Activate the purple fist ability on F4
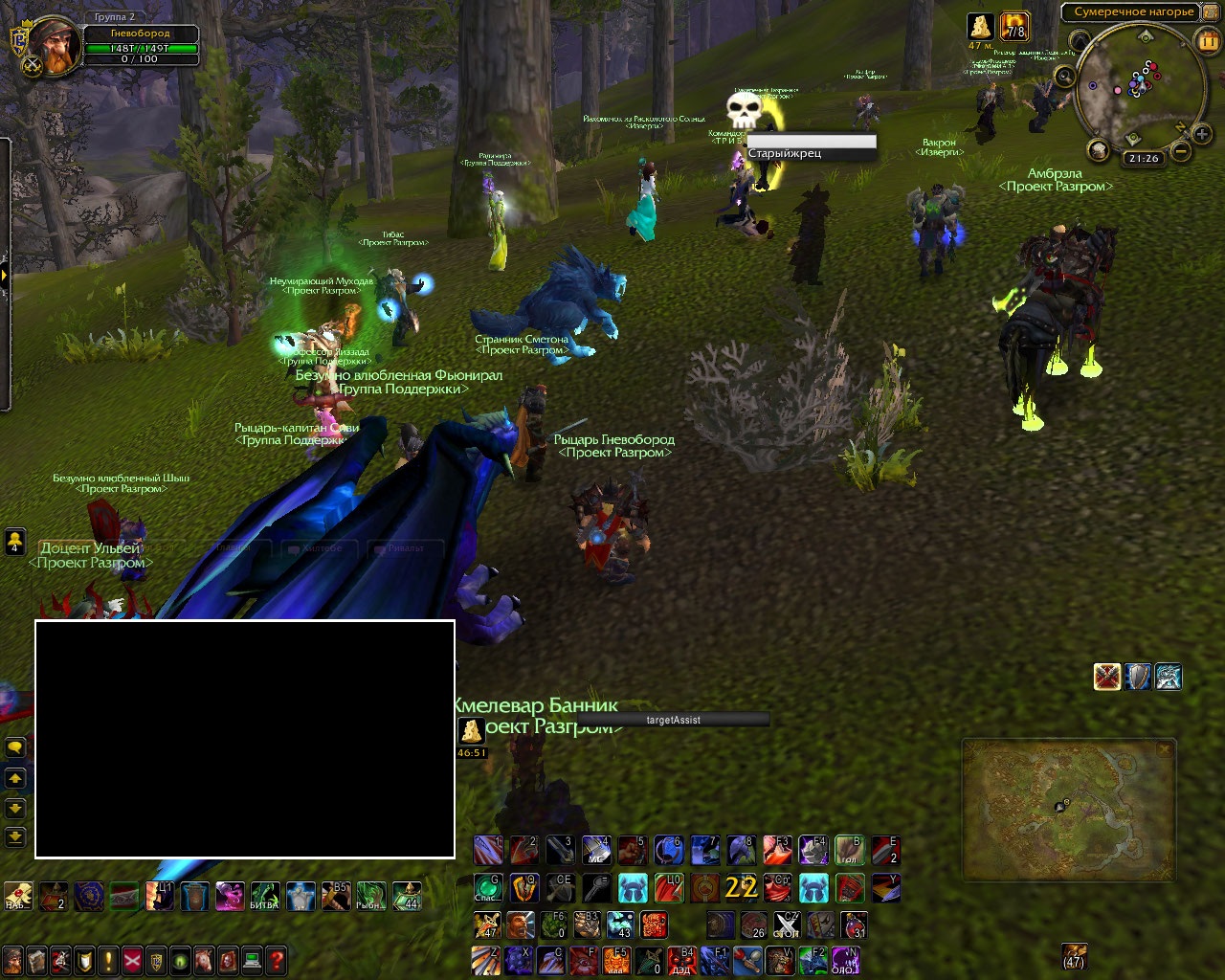The image size is (1225, 980). point(813,850)
